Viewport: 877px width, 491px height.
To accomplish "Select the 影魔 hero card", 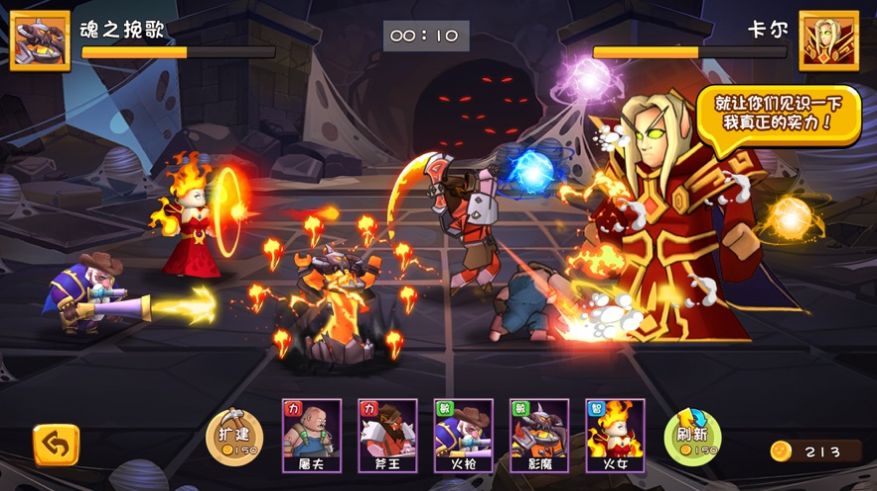I will [539, 436].
